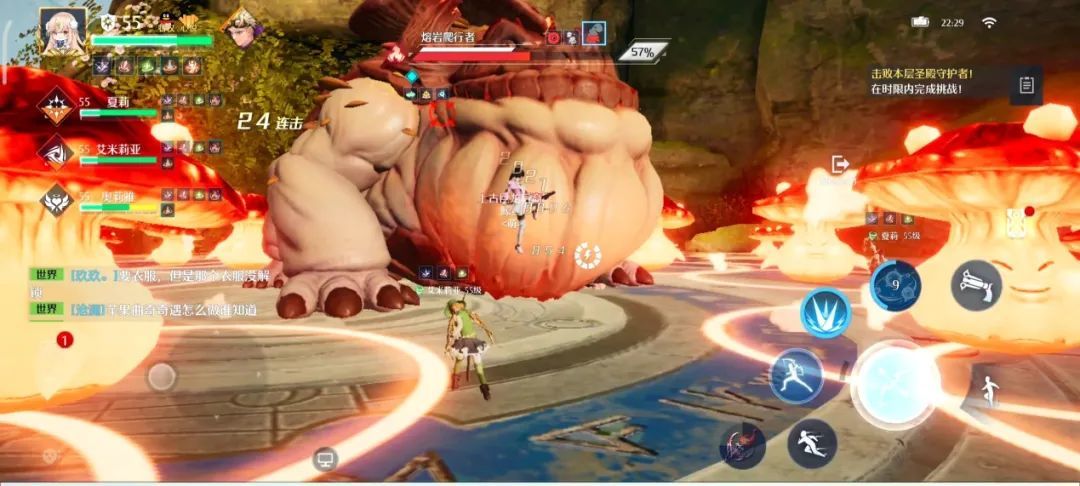Tap the sprinting figure dodge button

click(x=812, y=443)
